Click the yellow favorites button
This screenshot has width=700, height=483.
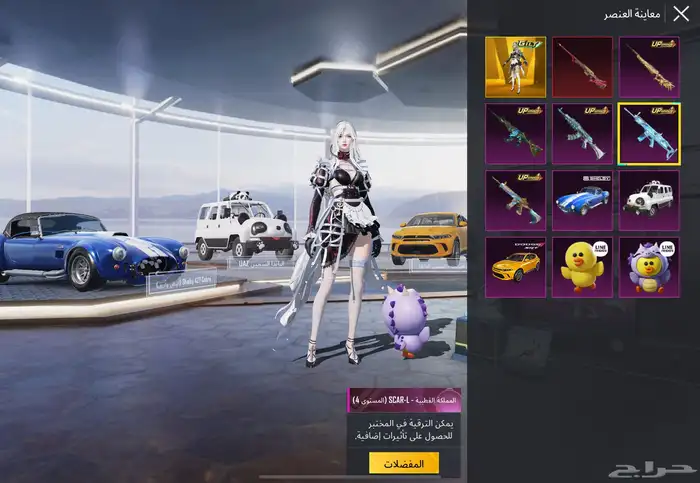tap(404, 463)
